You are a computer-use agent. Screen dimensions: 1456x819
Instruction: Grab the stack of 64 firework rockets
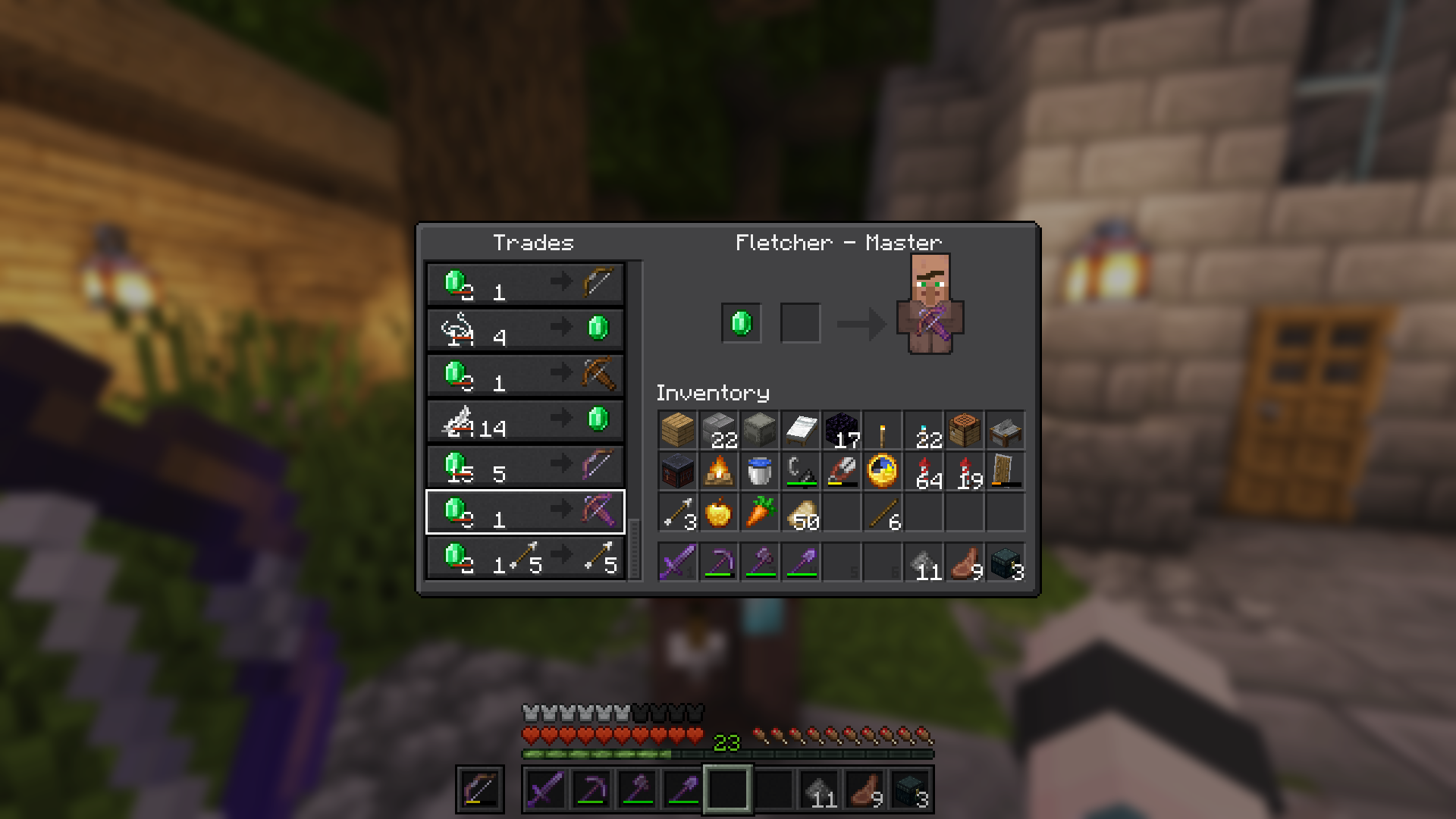(x=924, y=470)
